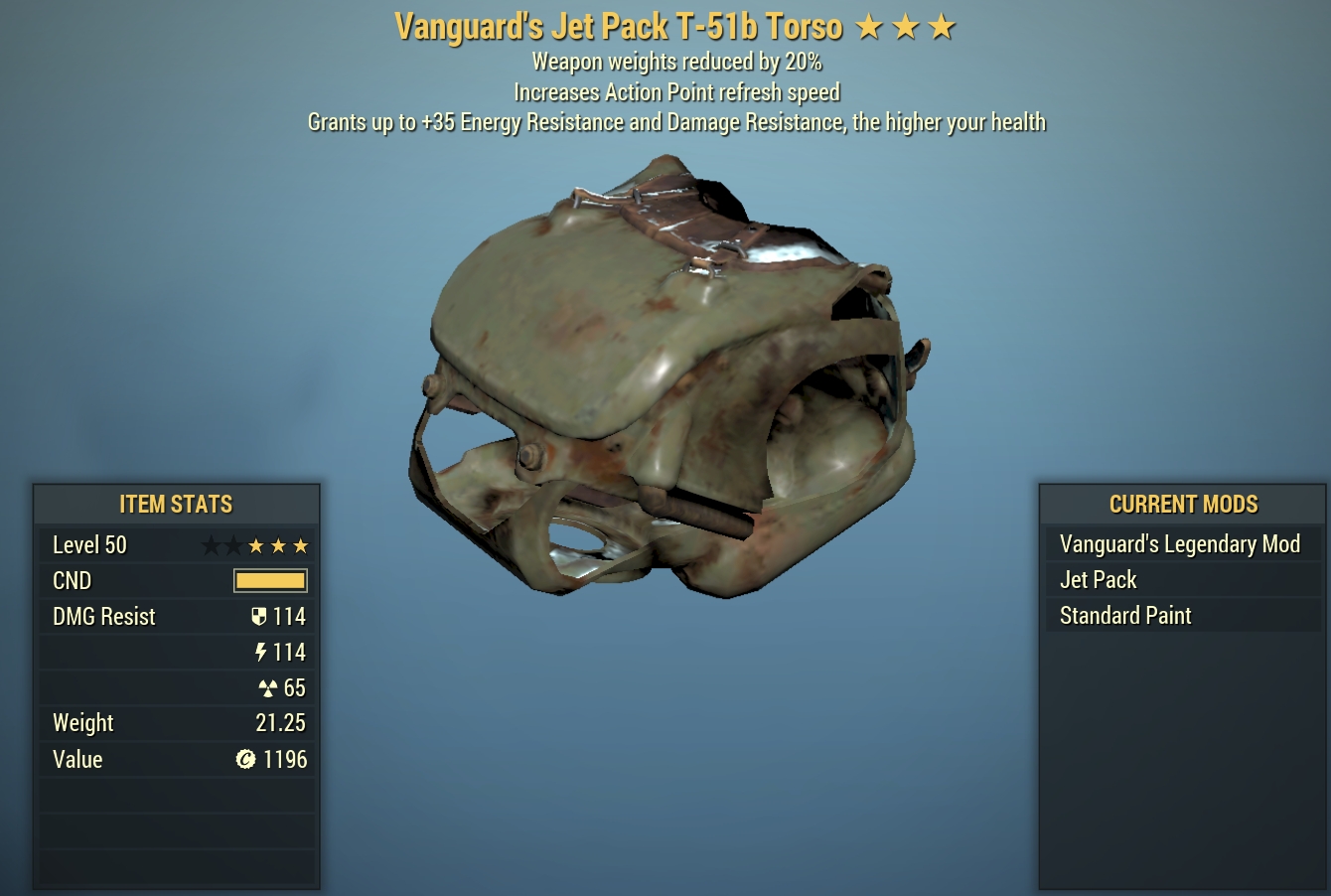Choose Standard Paint in Current Mods

tap(1124, 616)
